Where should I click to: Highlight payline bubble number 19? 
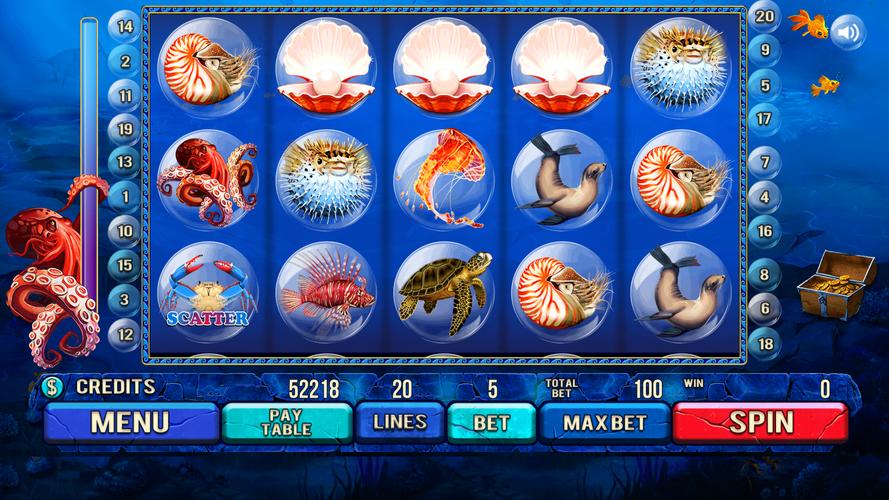click(x=125, y=129)
